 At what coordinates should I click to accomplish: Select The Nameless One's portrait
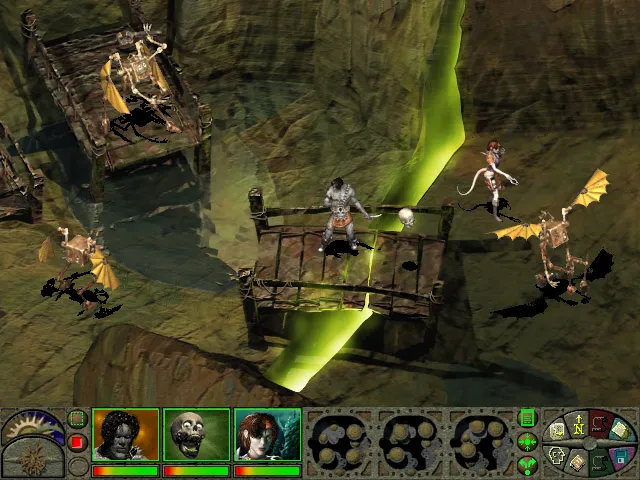(x=125, y=435)
